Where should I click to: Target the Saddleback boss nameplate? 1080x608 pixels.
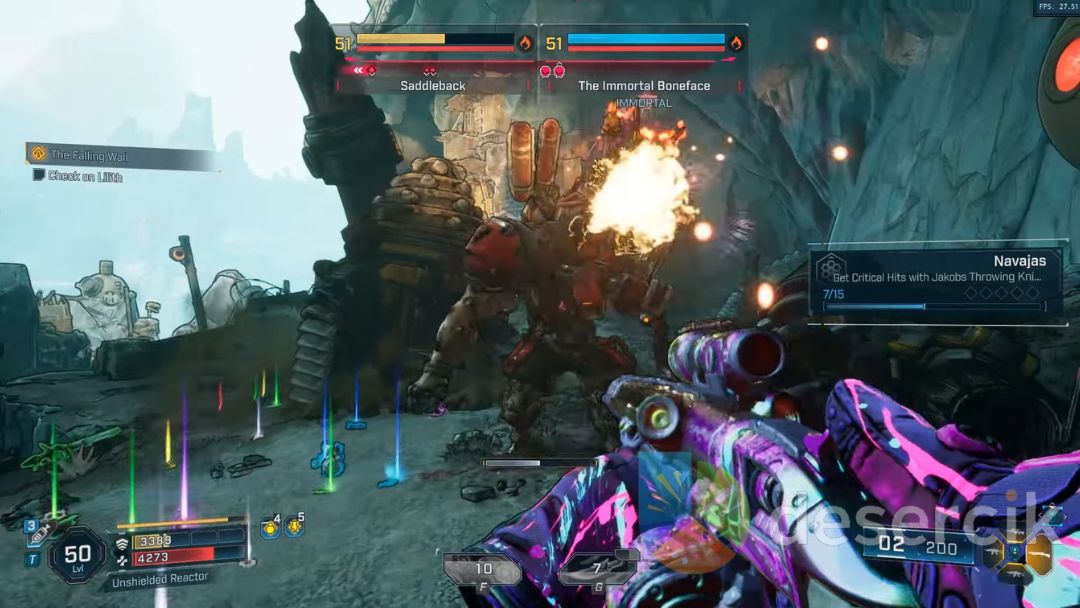[x=433, y=86]
